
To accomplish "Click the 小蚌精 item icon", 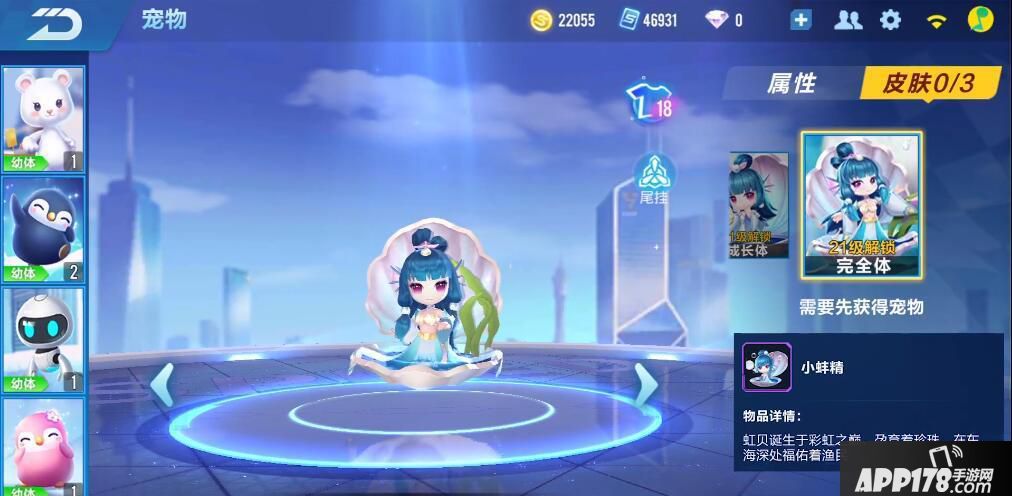I will click(767, 367).
